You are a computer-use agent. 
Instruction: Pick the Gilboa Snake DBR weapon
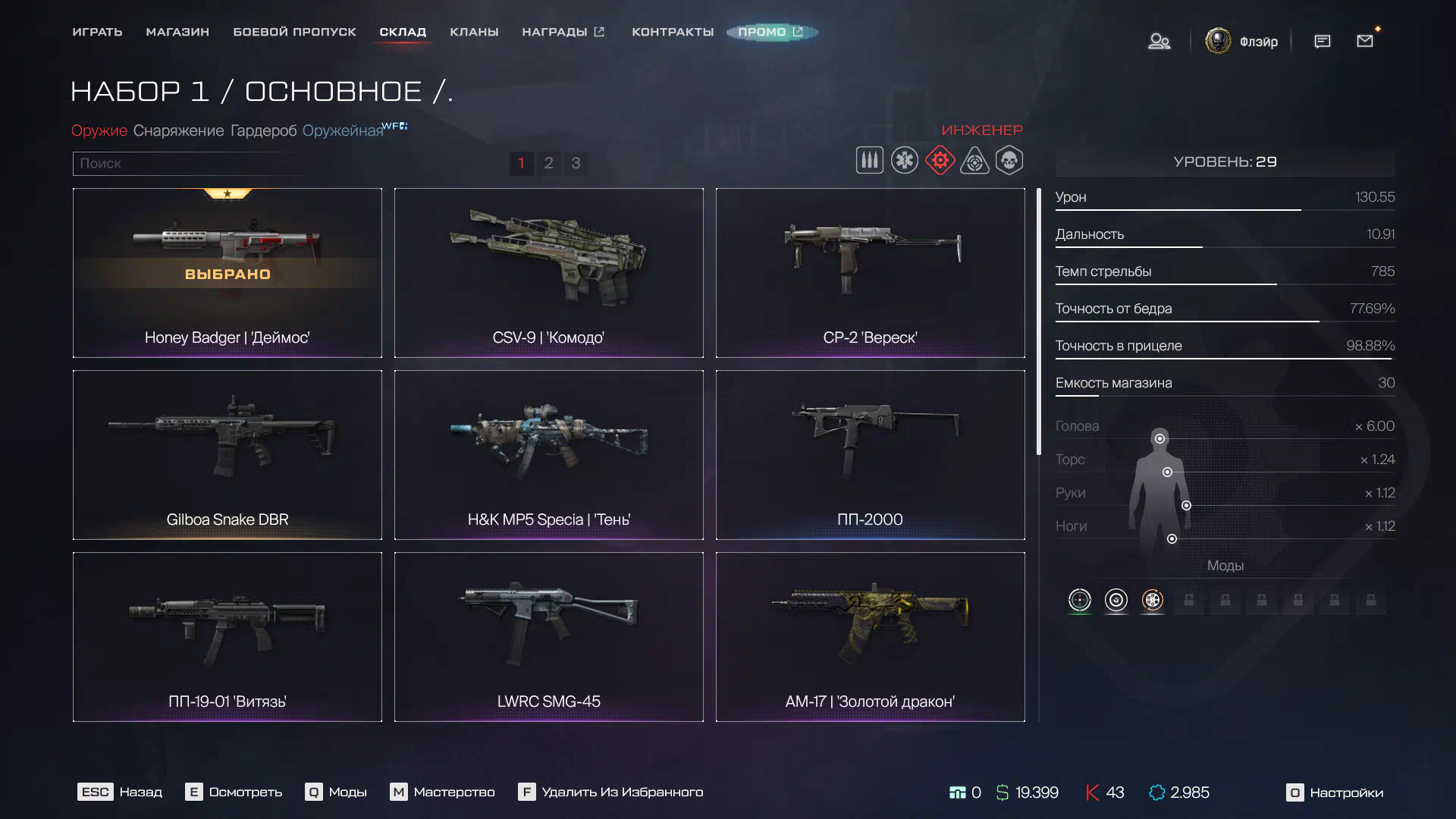pos(227,454)
